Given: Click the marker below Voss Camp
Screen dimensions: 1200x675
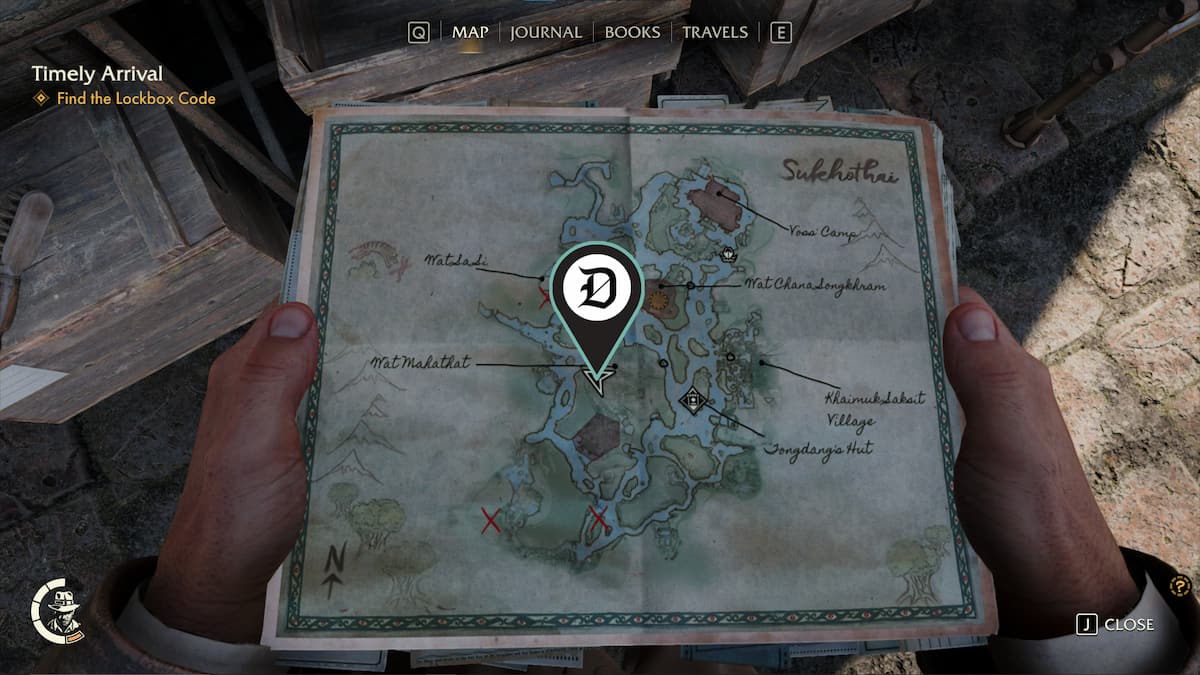Looking at the screenshot, I should pos(728,254).
